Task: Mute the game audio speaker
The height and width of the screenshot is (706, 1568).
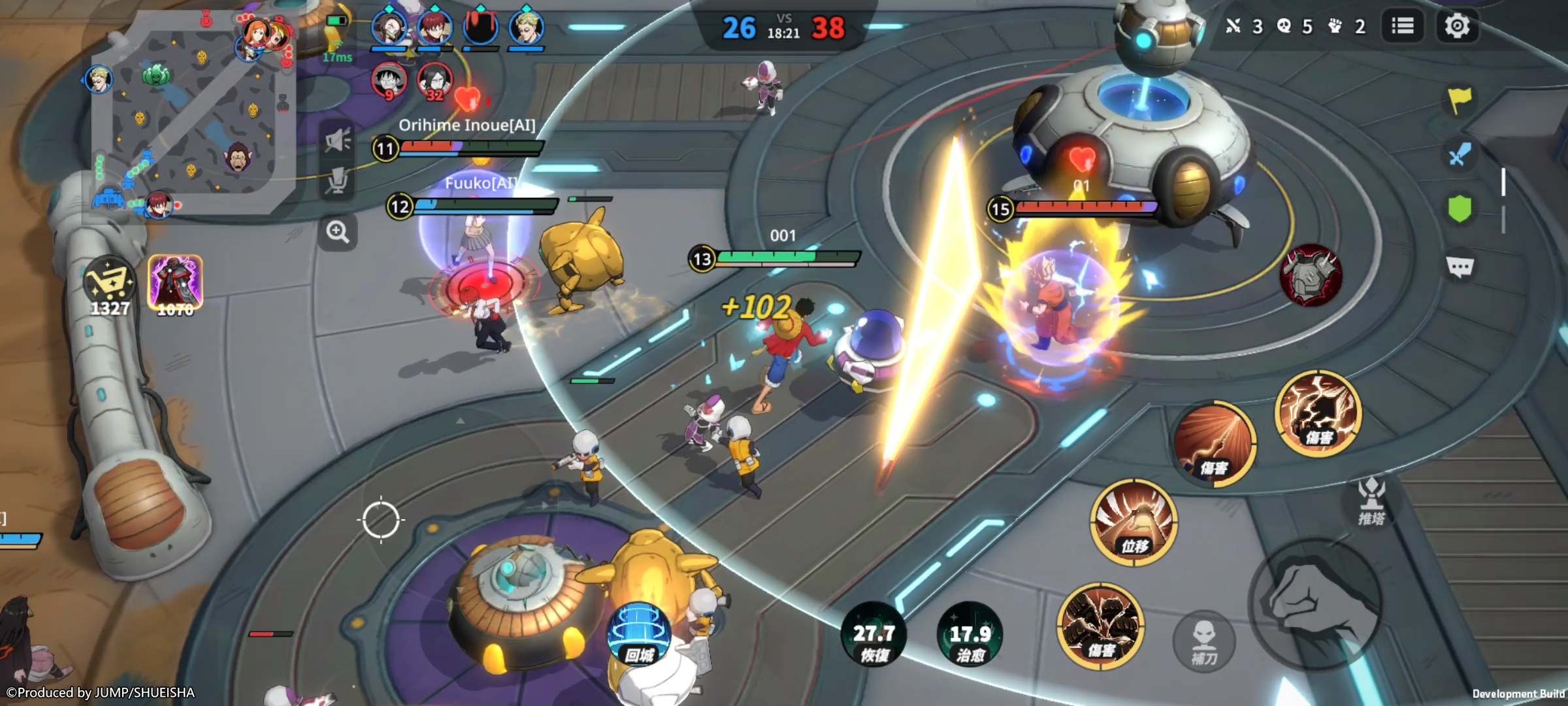Action: [336, 139]
